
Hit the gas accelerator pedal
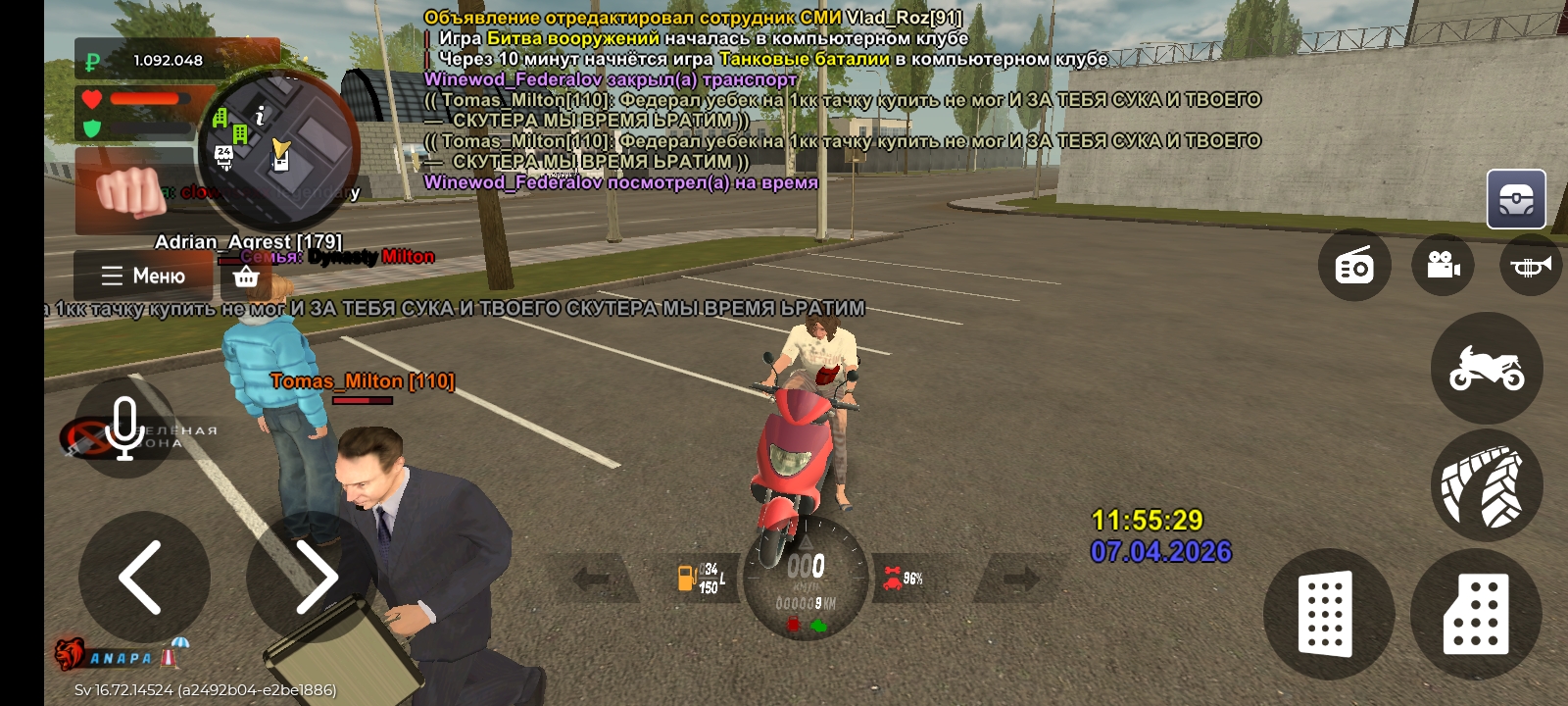tap(1476, 614)
